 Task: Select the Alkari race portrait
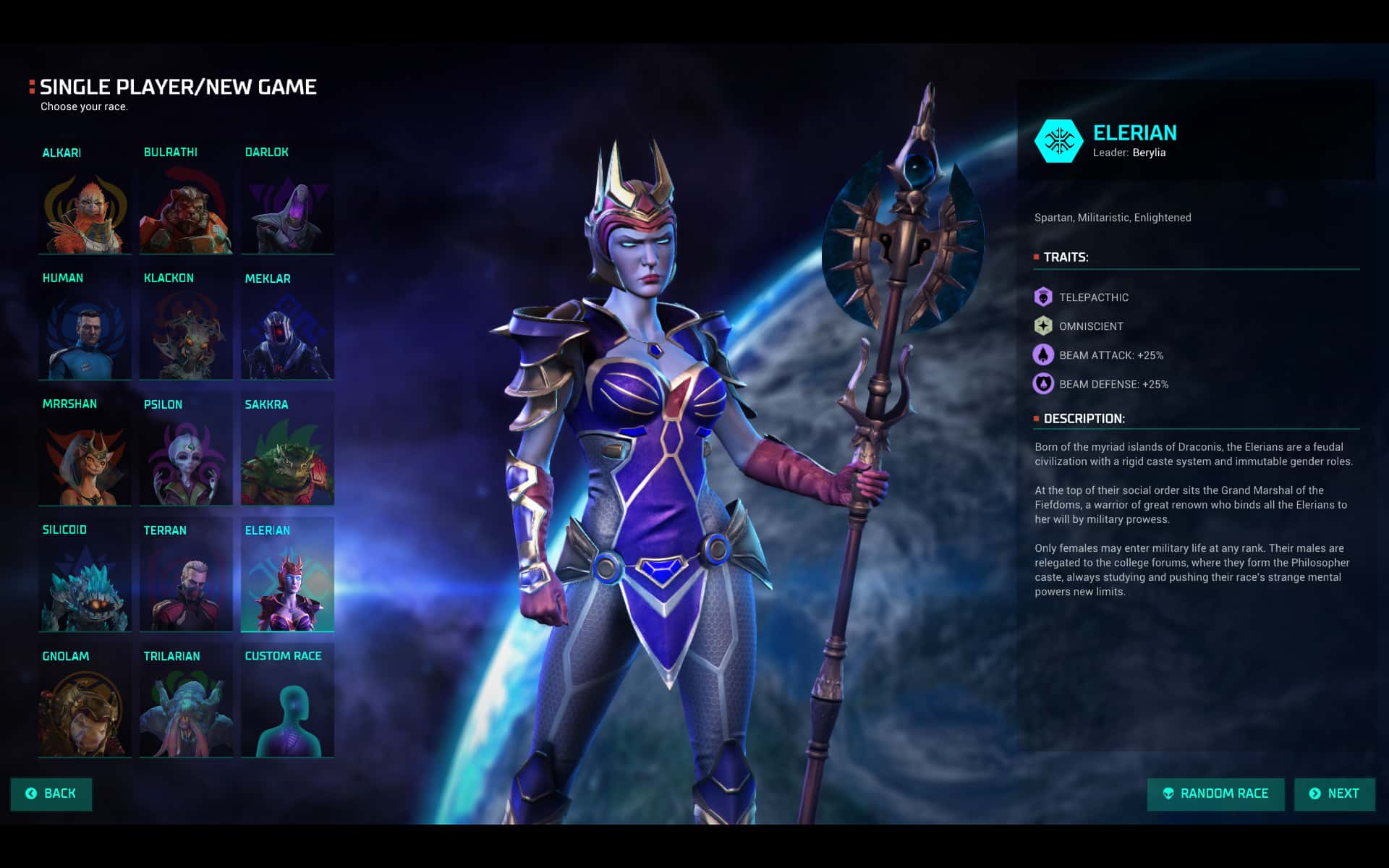coord(85,210)
